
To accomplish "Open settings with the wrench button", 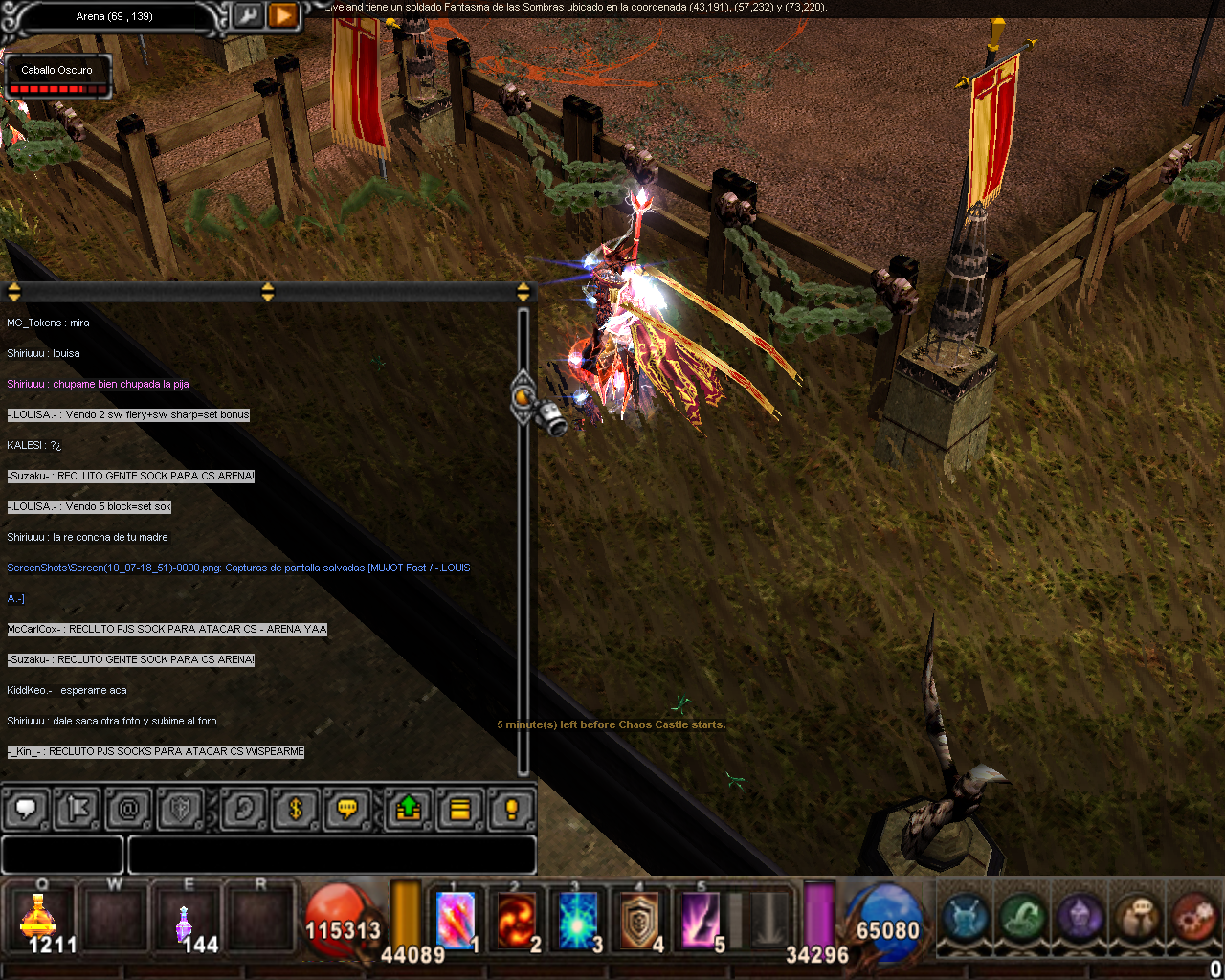I will [x=247, y=15].
